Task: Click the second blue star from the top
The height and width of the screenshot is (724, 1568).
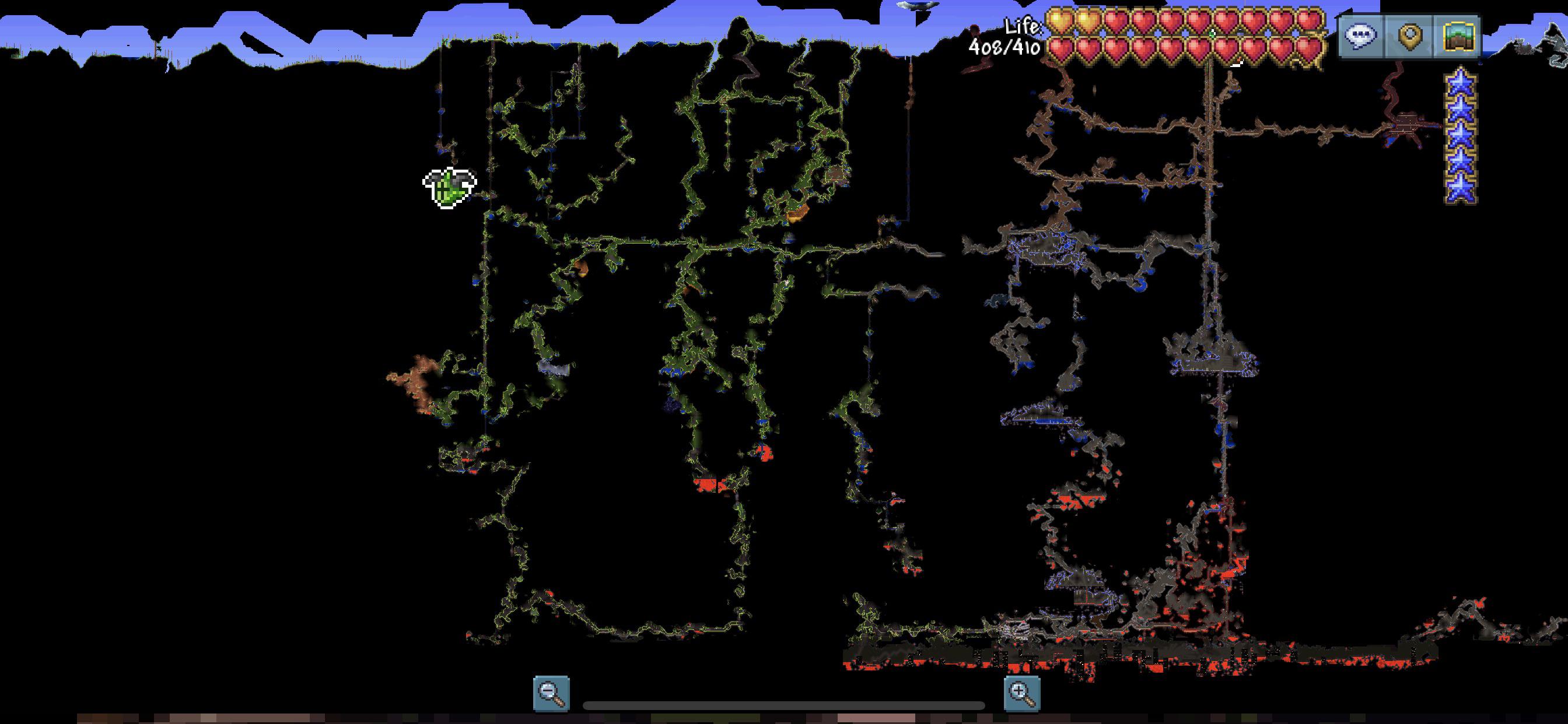Action: click(1461, 107)
